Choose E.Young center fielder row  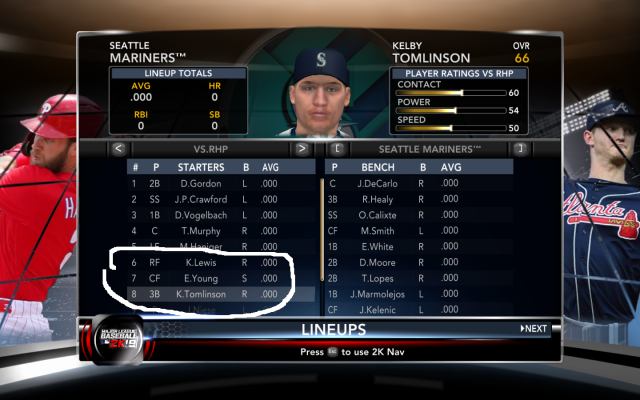click(199, 279)
